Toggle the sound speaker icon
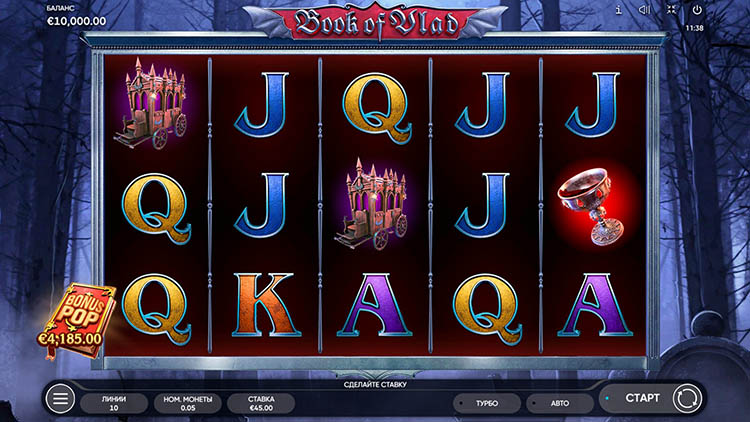 [x=645, y=11]
